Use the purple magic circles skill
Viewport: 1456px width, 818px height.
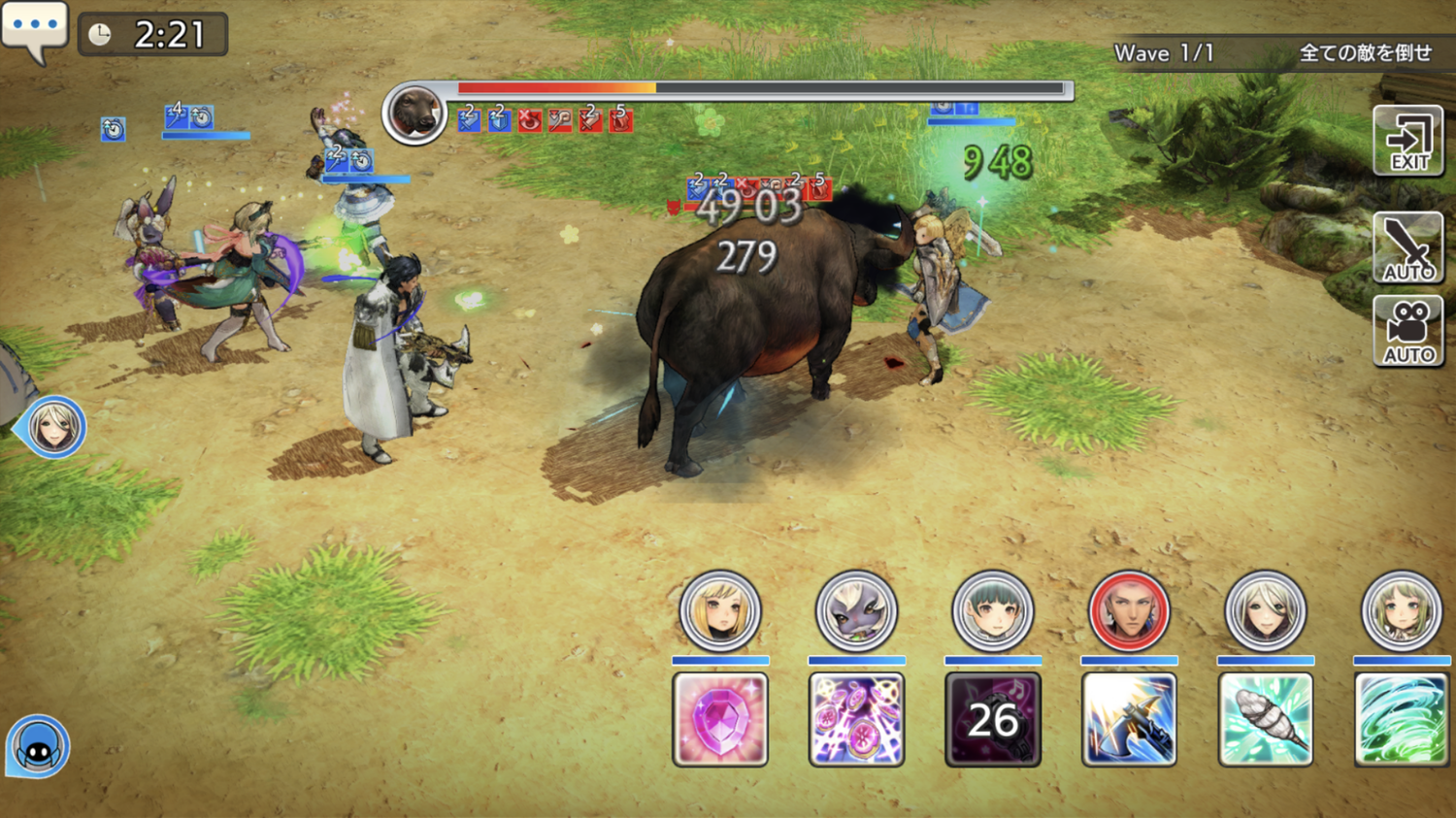pyautogui.click(x=856, y=719)
